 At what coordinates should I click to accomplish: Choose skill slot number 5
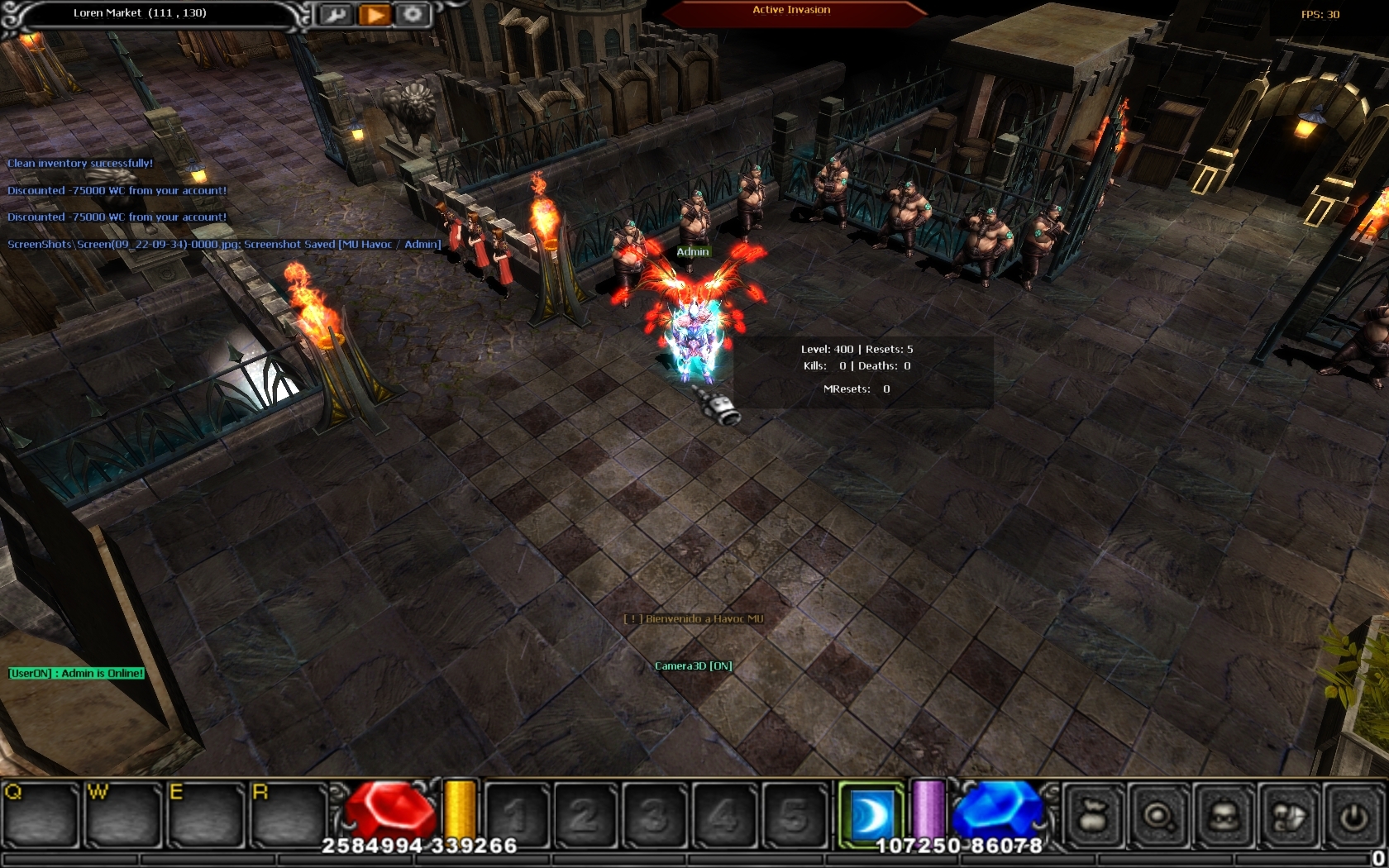(793, 816)
